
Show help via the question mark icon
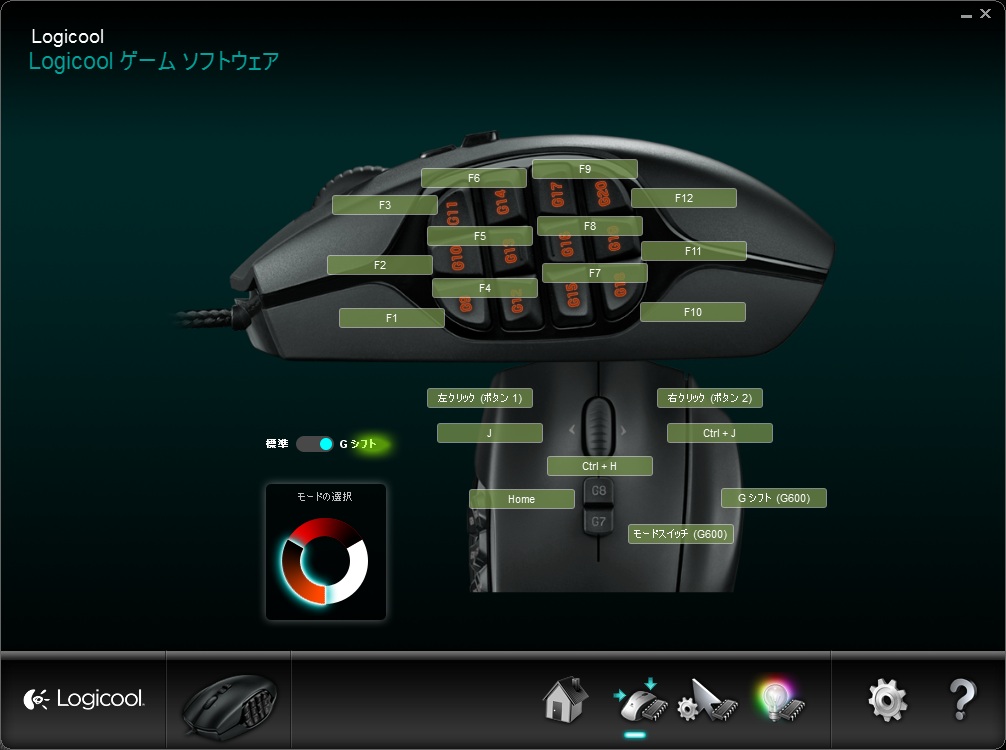coord(961,700)
